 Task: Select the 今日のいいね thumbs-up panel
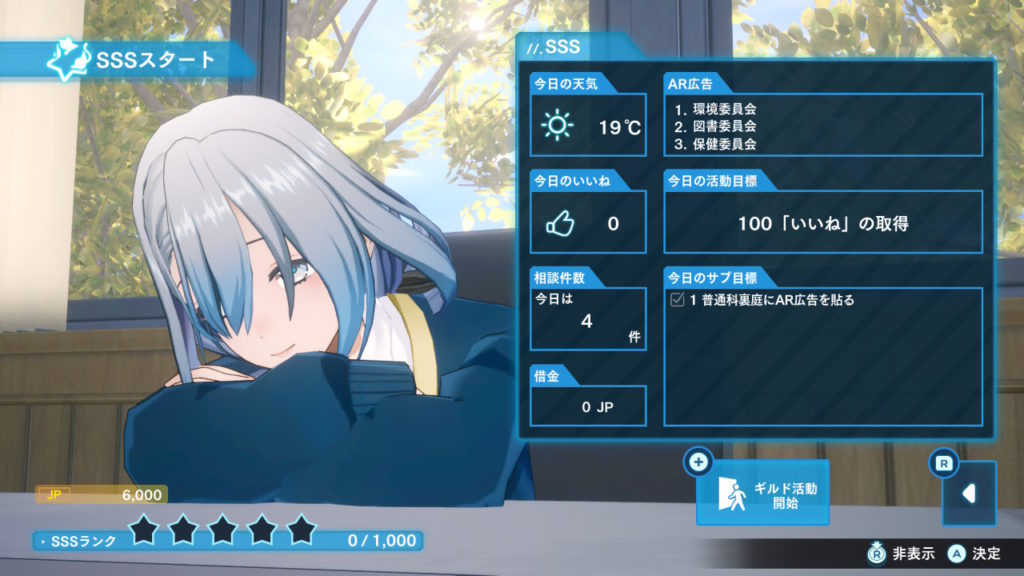588,222
